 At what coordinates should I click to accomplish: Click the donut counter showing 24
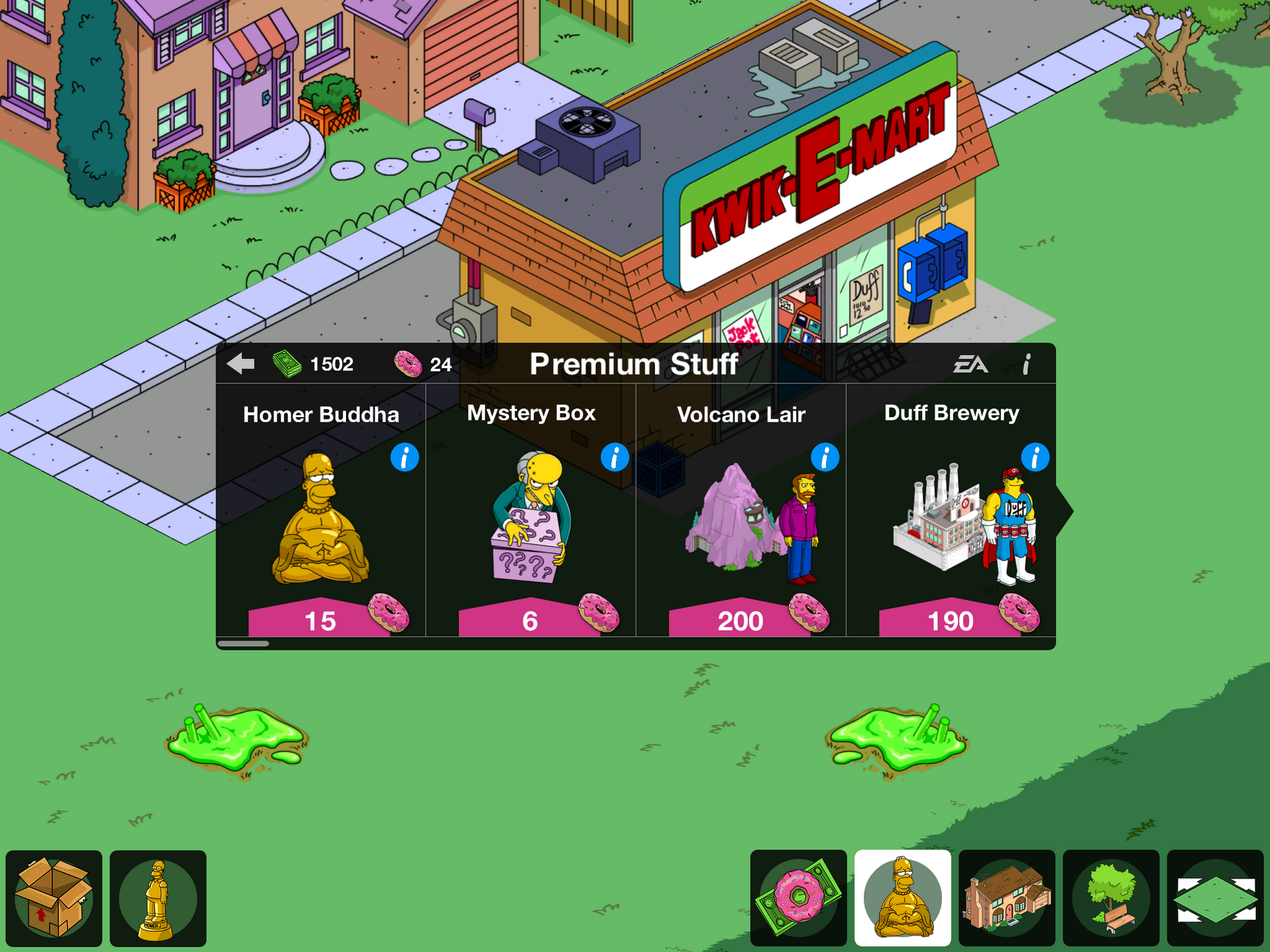419,364
